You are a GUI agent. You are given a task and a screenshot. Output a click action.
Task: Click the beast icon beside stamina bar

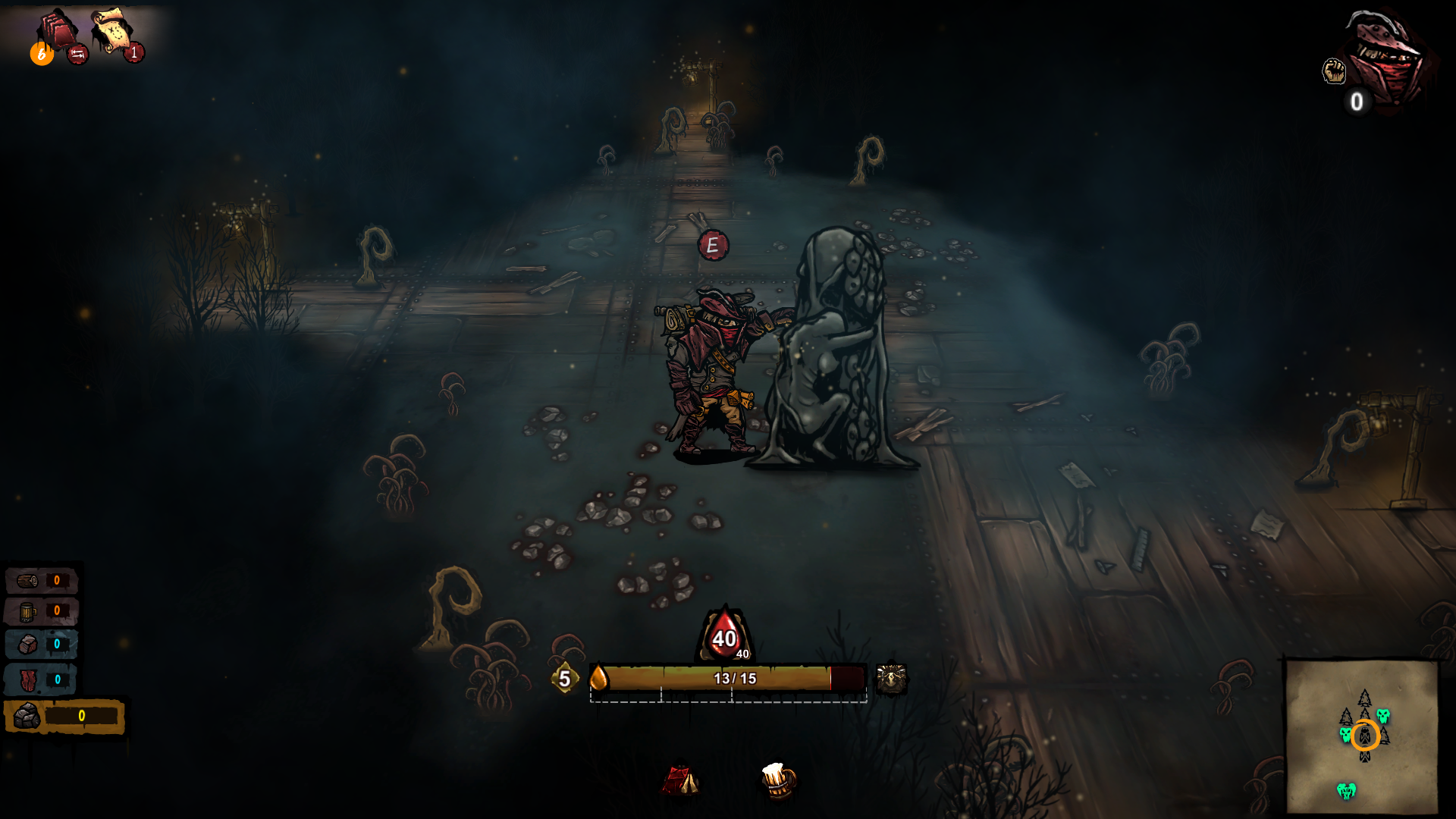tap(891, 679)
